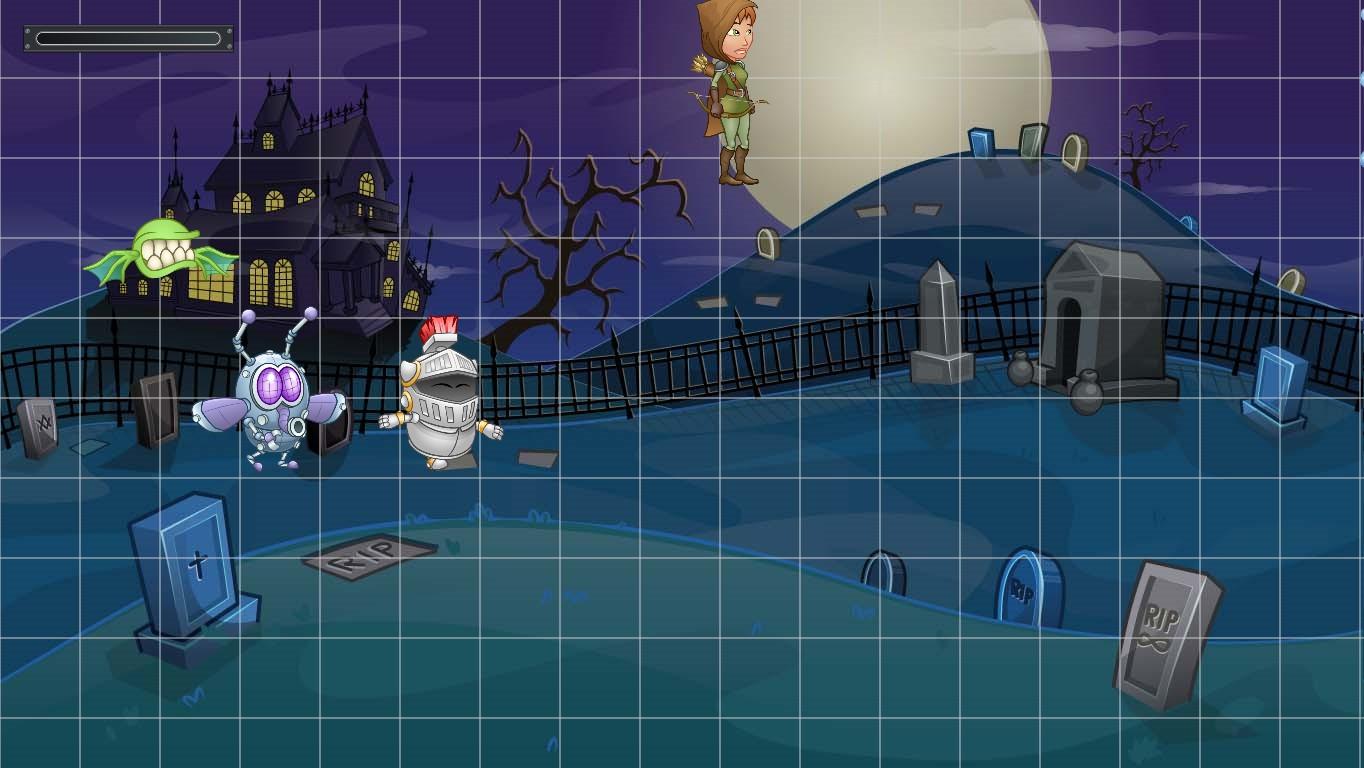Viewport: 1364px width, 768px height.
Task: Click the blue cross tombstone
Action: (x=197, y=565)
